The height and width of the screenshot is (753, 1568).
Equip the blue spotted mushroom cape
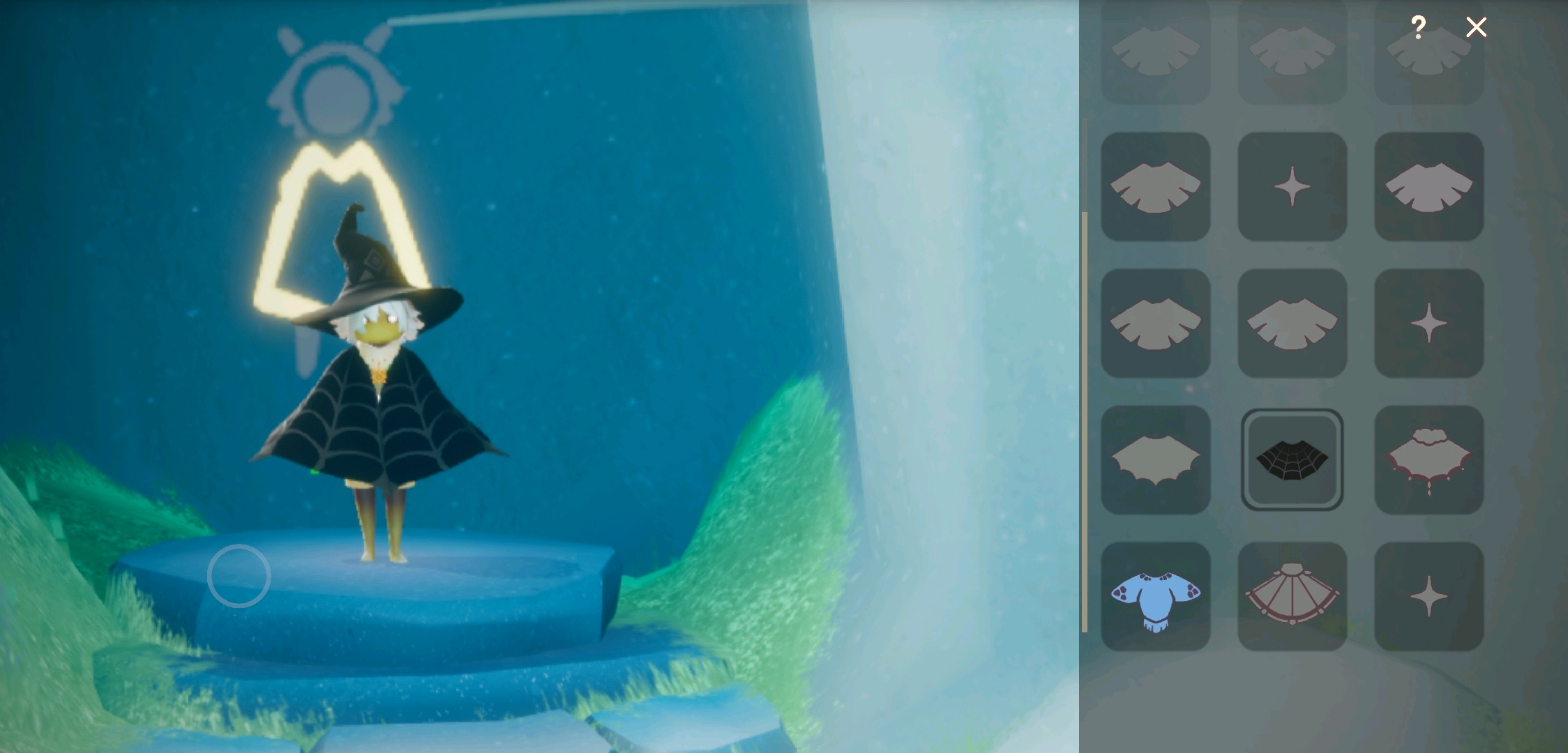tap(1155, 597)
